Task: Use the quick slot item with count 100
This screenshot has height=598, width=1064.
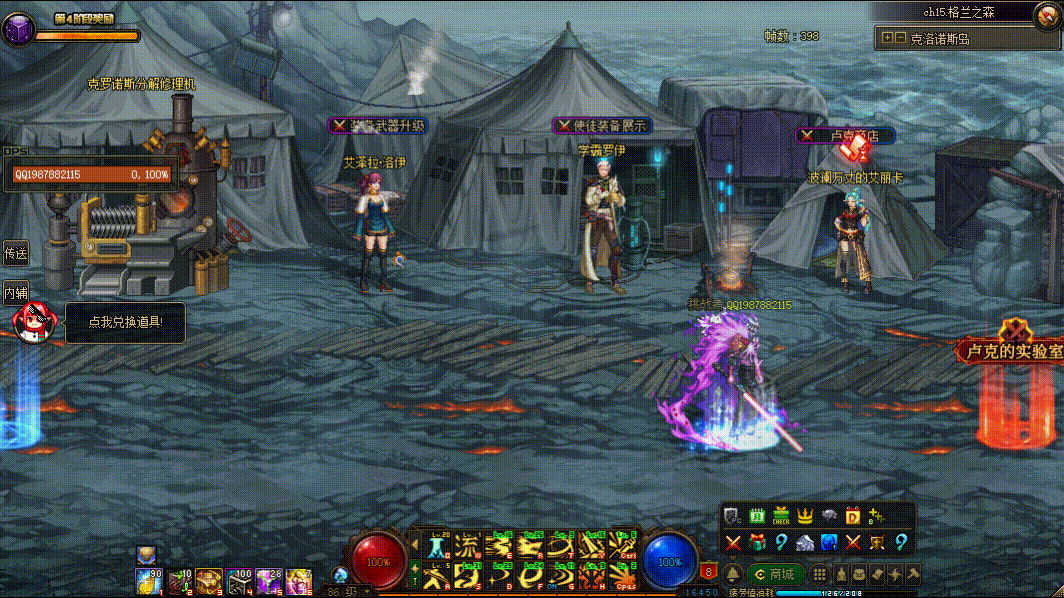Action: [x=239, y=579]
